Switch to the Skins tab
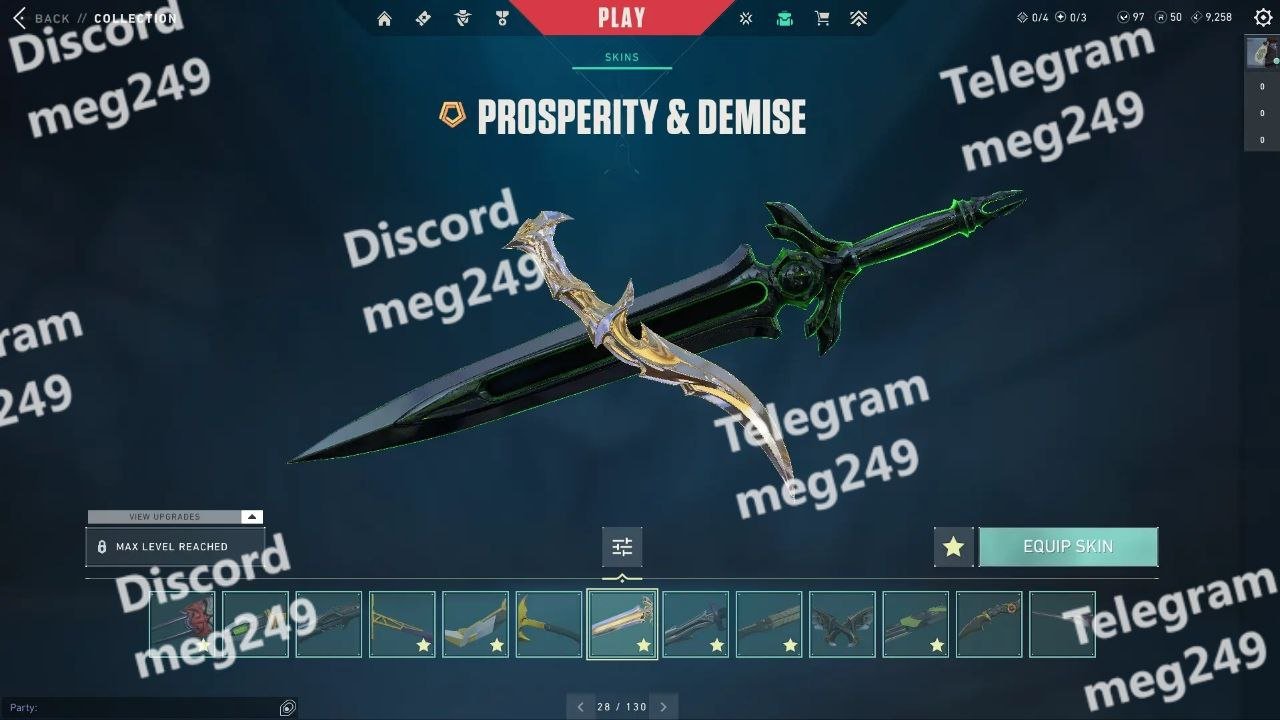 tap(622, 58)
